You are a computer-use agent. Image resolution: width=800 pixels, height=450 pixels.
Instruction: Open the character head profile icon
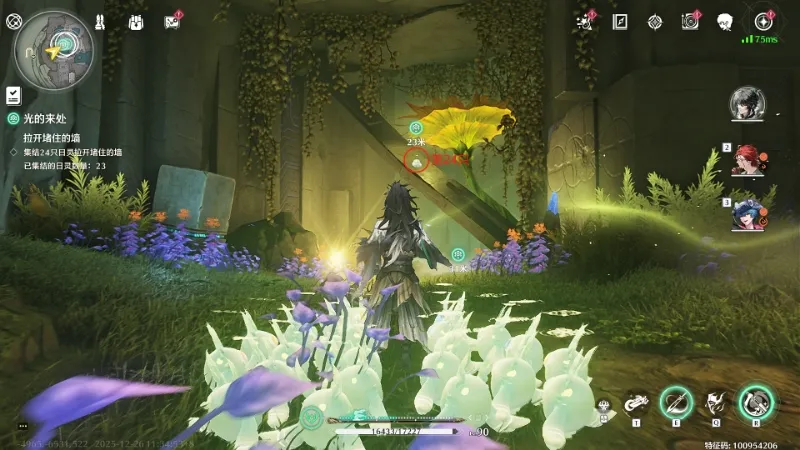[725, 21]
